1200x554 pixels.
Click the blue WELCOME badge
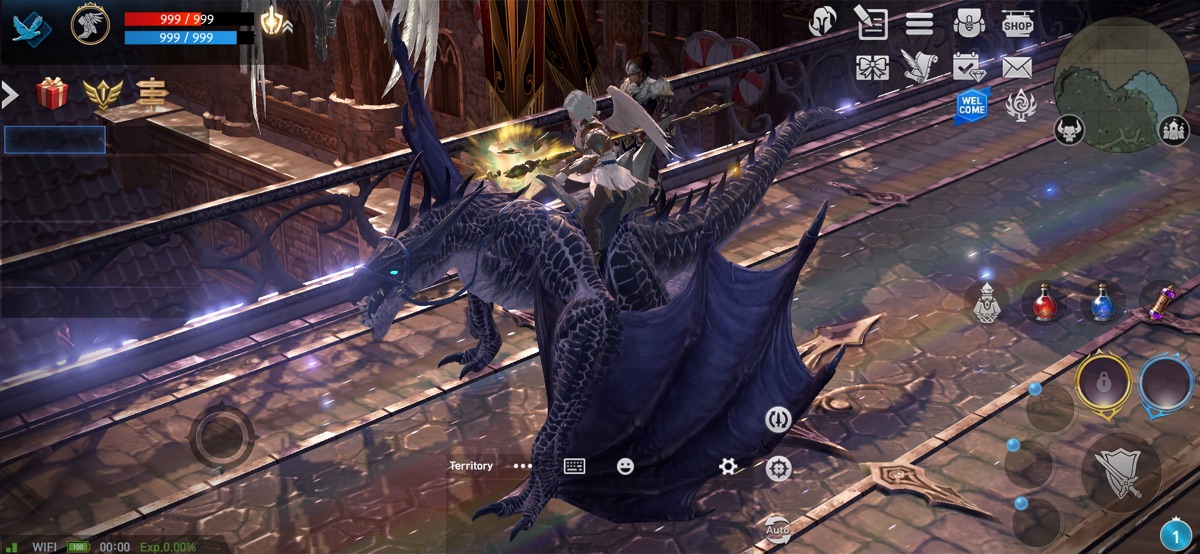click(971, 106)
